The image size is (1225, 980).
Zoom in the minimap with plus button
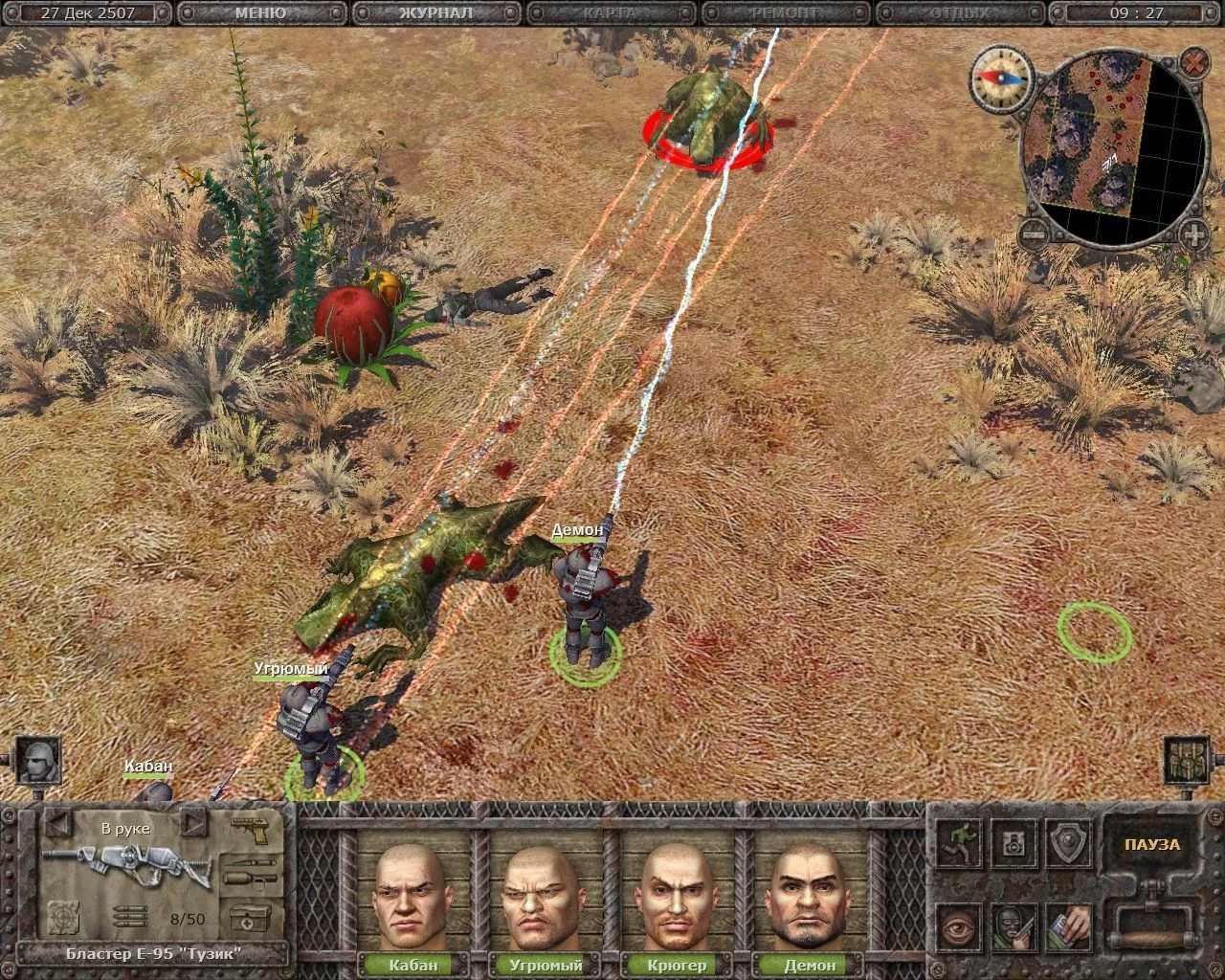point(1193,234)
